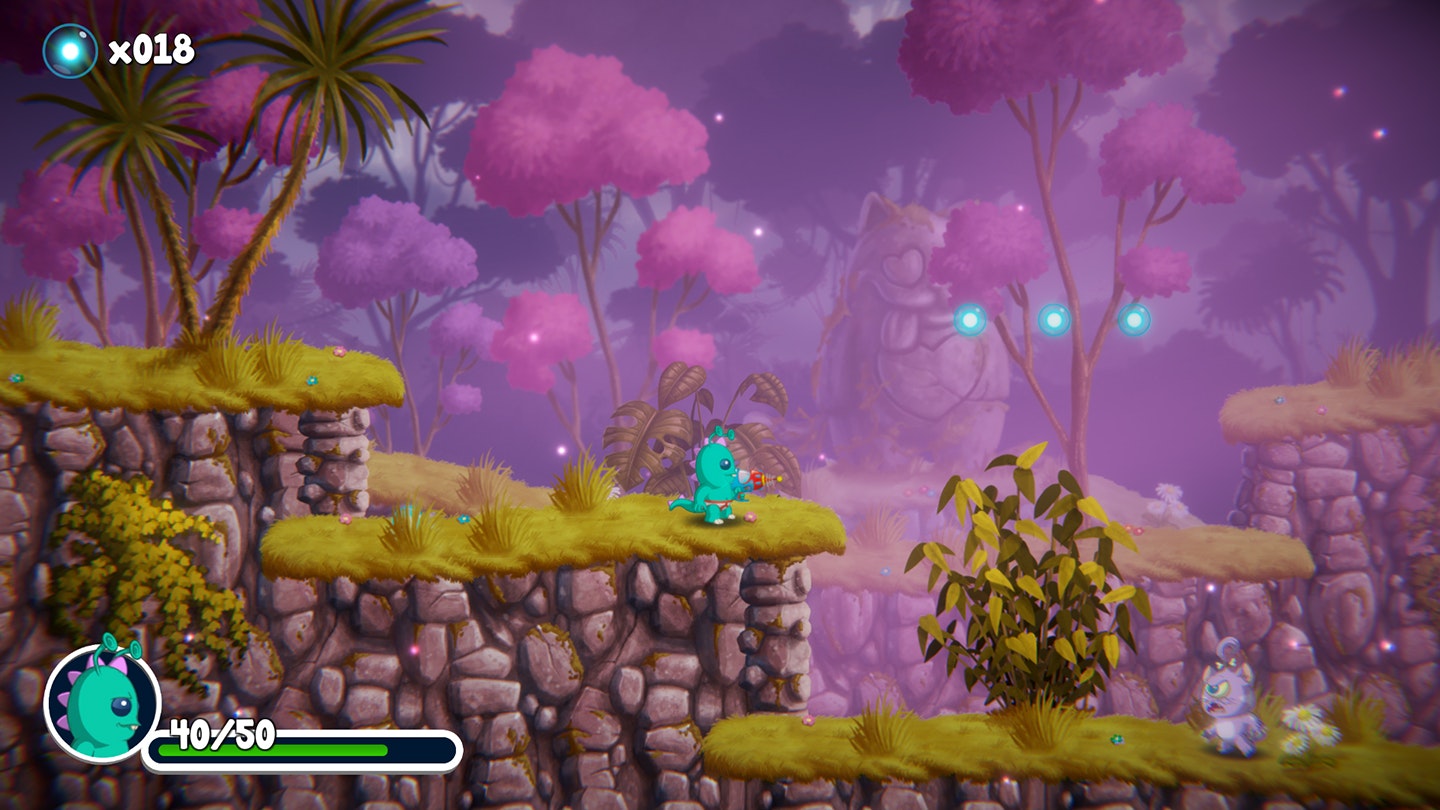
Task: Select the player's red ray gun
Action: click(756, 480)
